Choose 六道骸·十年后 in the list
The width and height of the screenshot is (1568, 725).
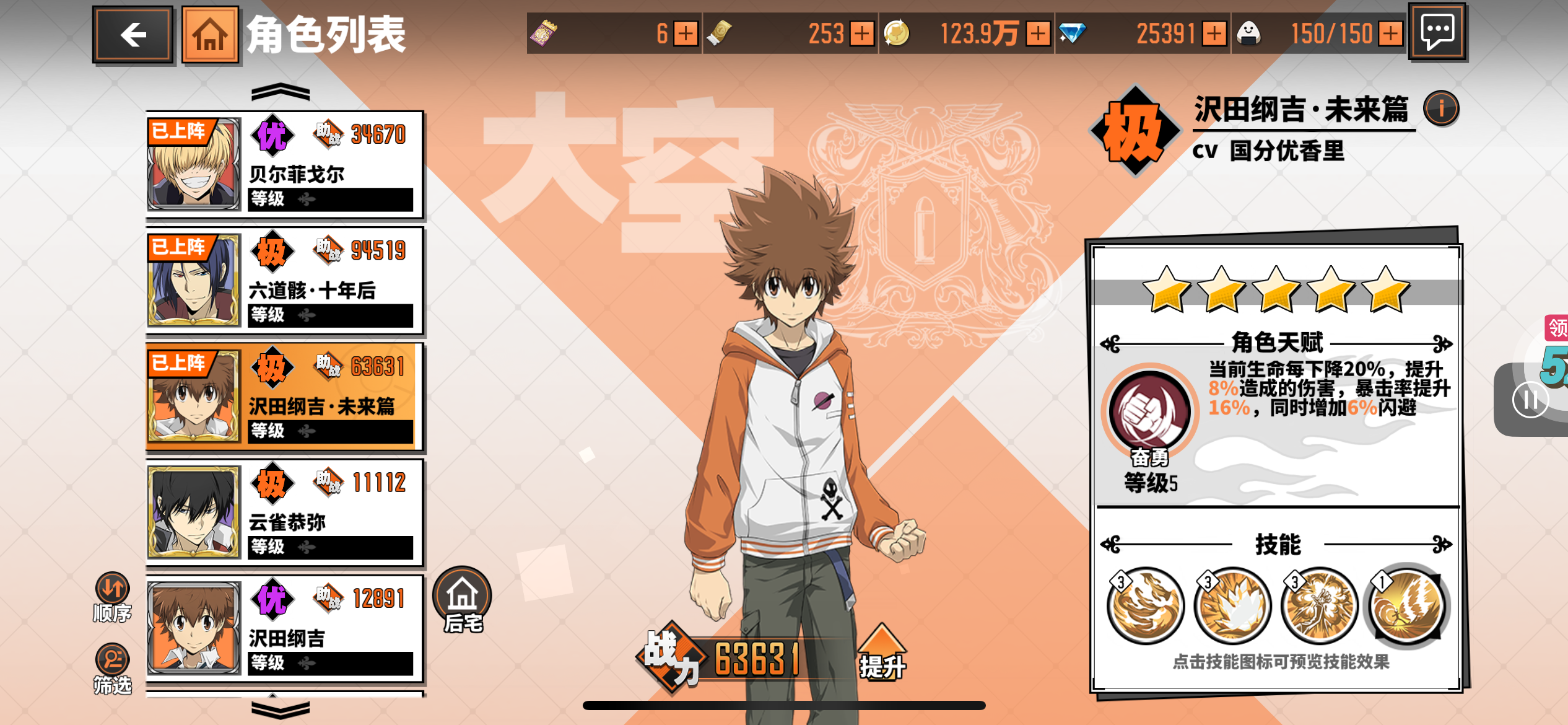click(285, 281)
